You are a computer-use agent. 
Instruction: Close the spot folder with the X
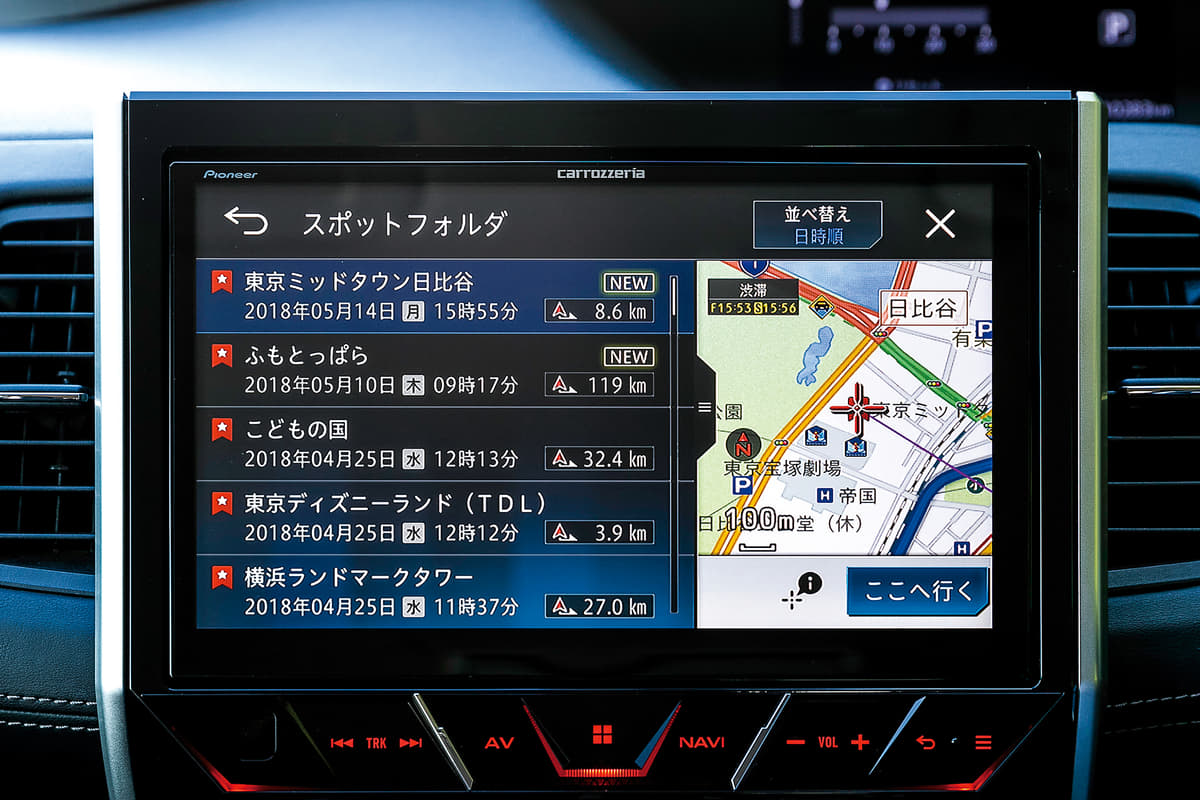tap(940, 224)
